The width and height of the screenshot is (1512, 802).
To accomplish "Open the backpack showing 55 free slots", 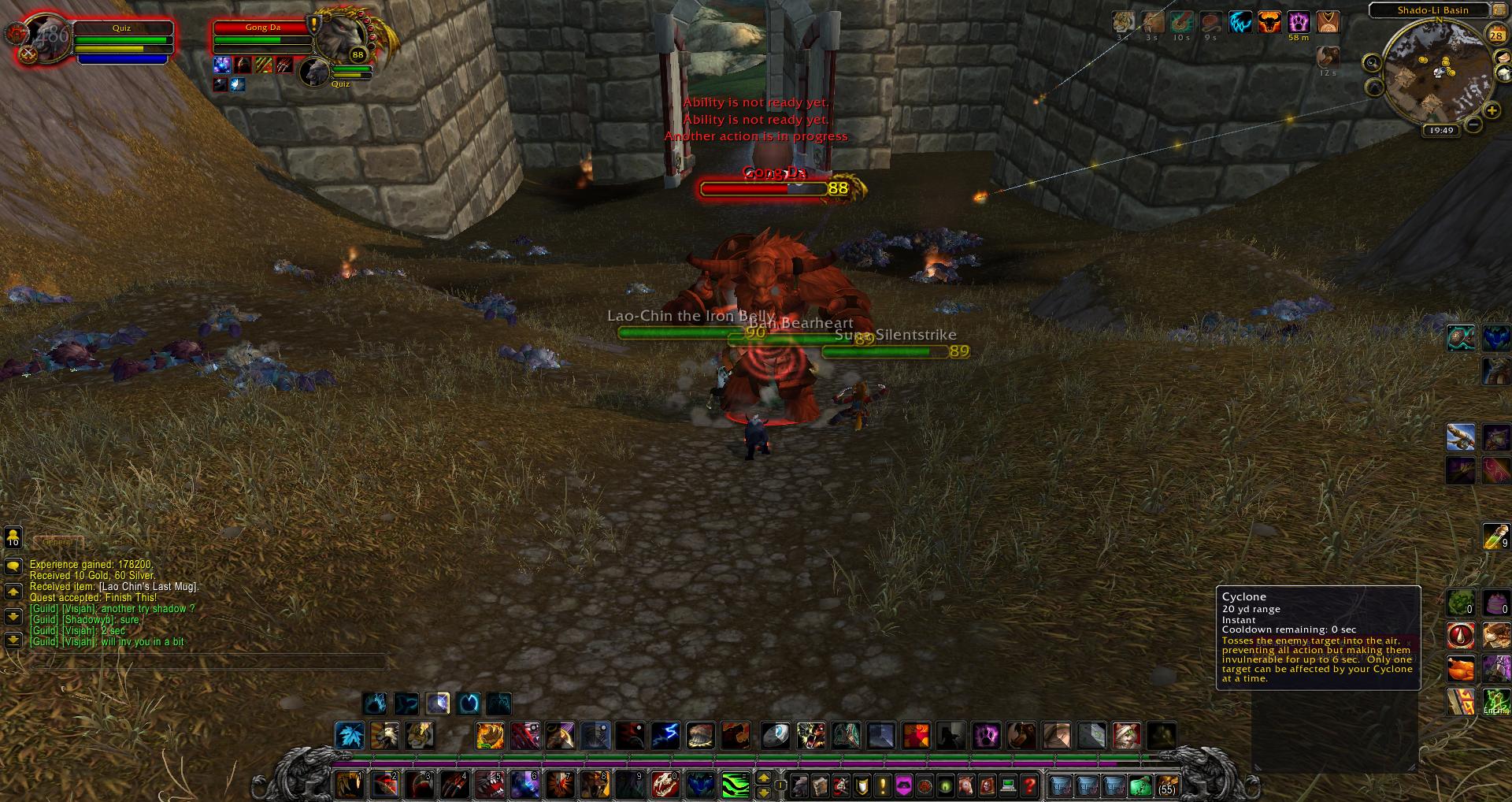I will pyautogui.click(x=1166, y=785).
